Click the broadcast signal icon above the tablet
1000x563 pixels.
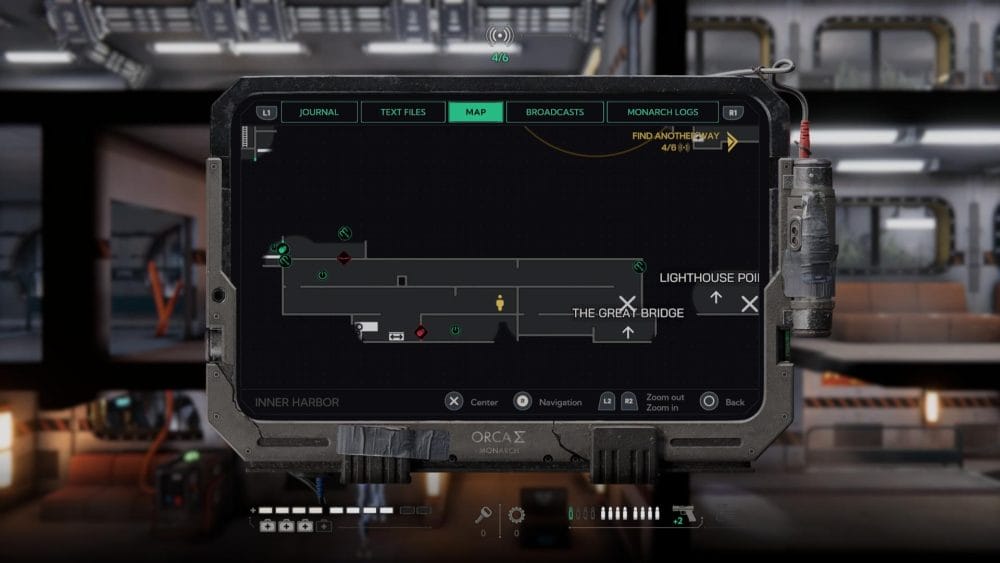point(500,37)
